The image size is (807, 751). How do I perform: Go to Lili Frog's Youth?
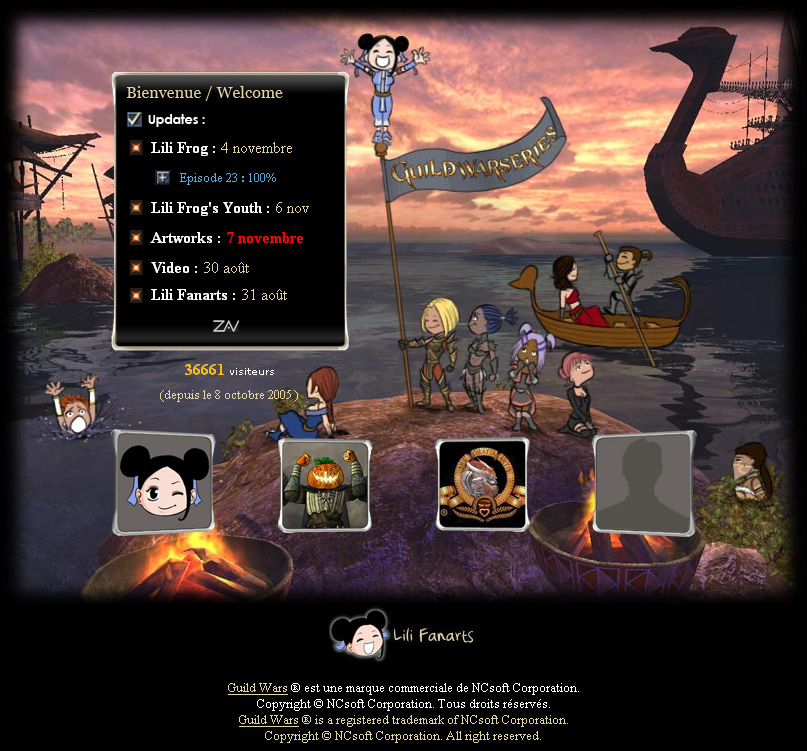click(209, 208)
